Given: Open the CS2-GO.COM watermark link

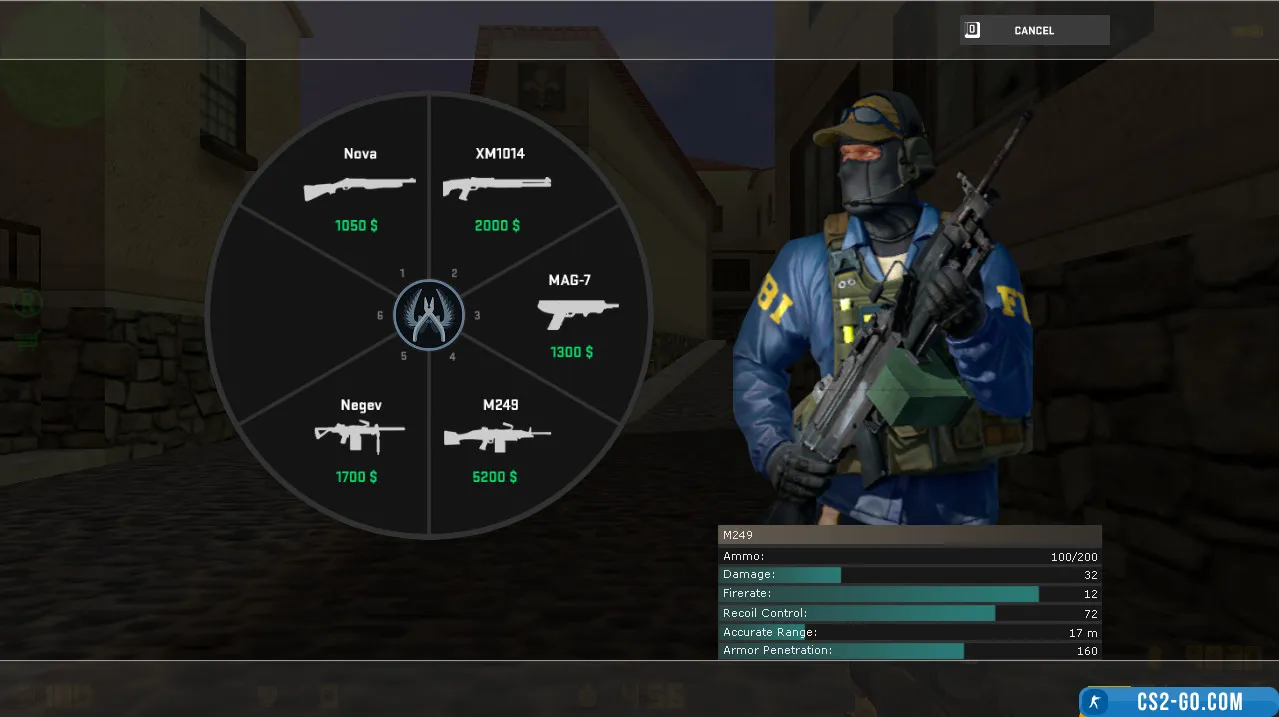Looking at the screenshot, I should pos(1178,701).
